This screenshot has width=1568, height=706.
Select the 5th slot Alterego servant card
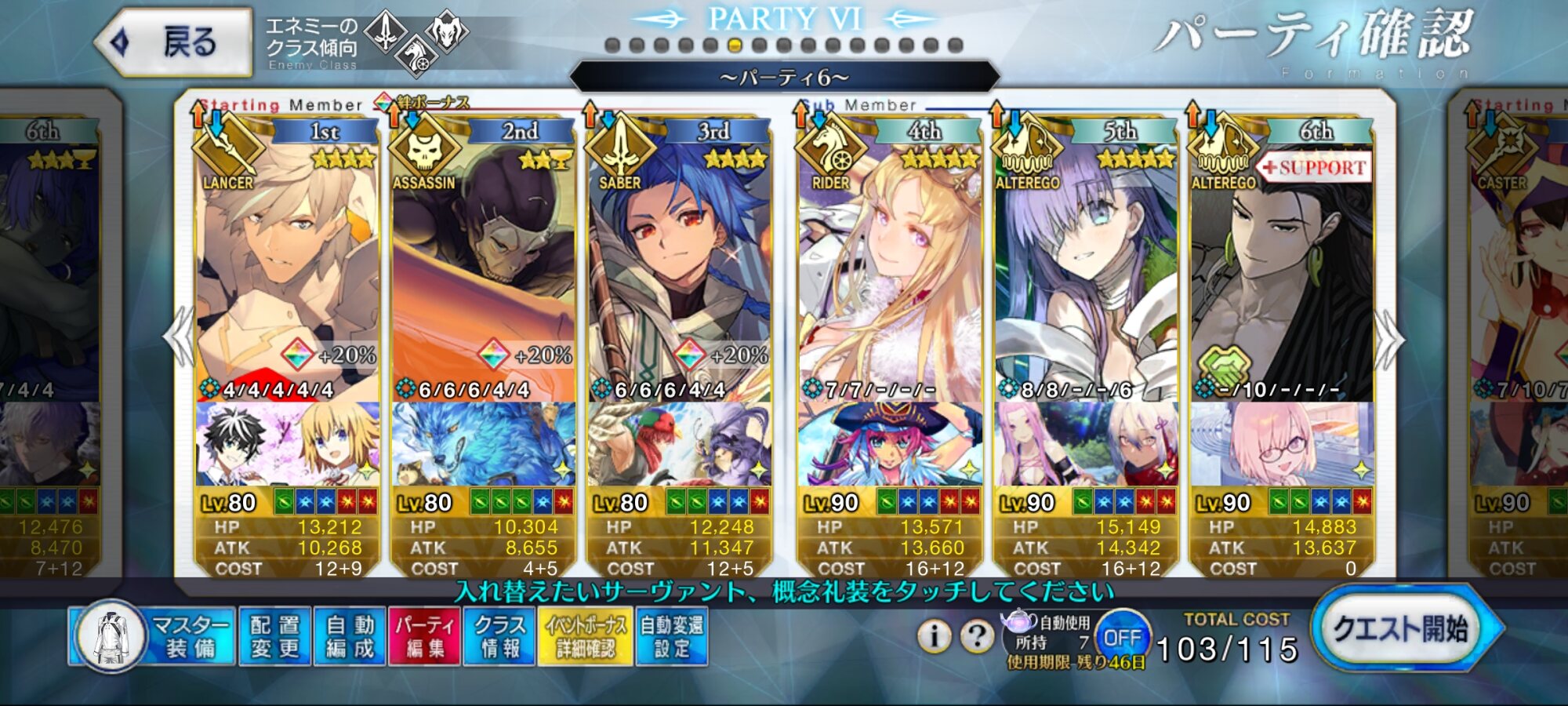pos(1085,267)
